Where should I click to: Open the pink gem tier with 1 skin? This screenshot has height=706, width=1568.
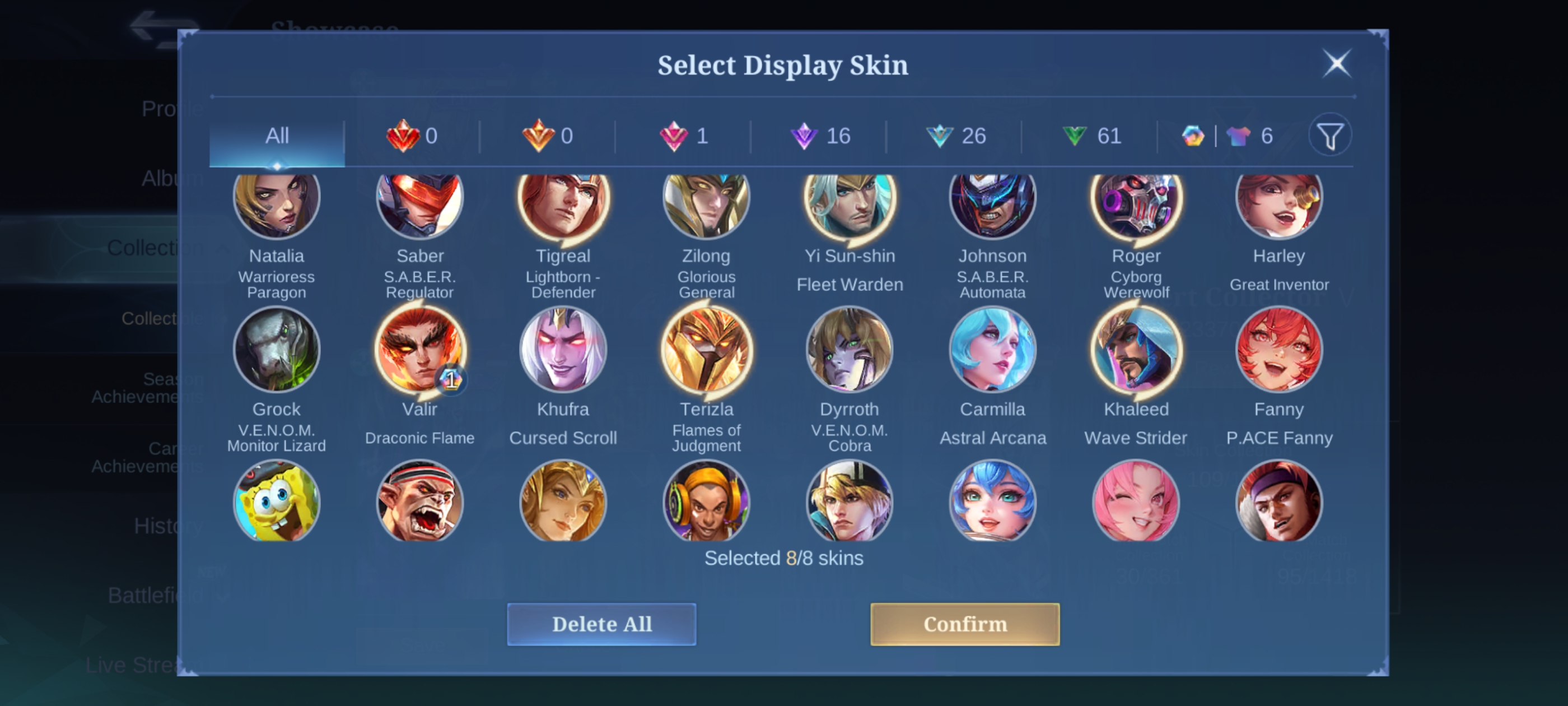pyautogui.click(x=684, y=136)
